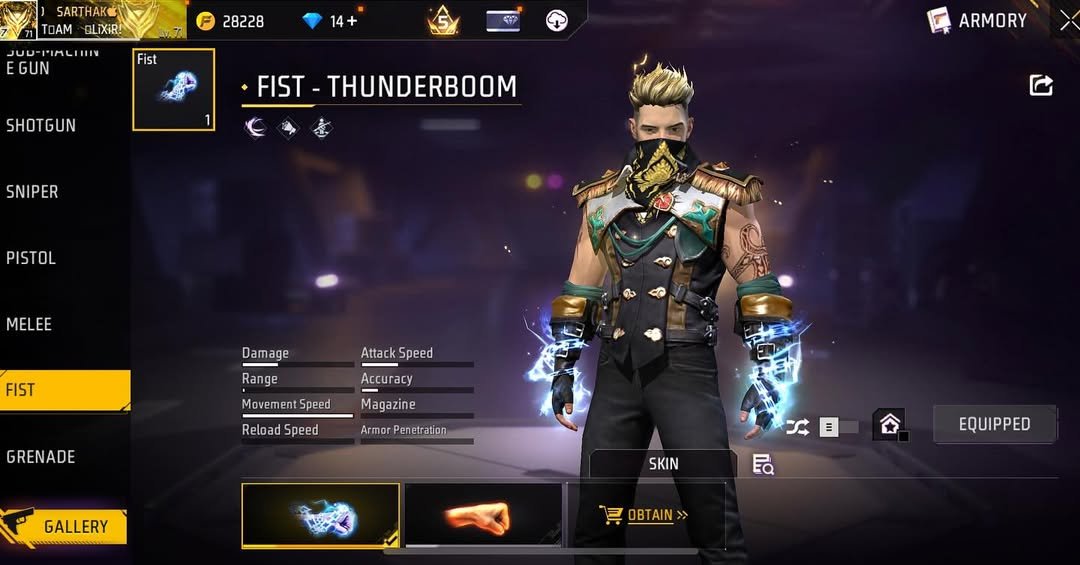Add diamonds with the plus button
The image size is (1080, 565).
pyautogui.click(x=351, y=21)
